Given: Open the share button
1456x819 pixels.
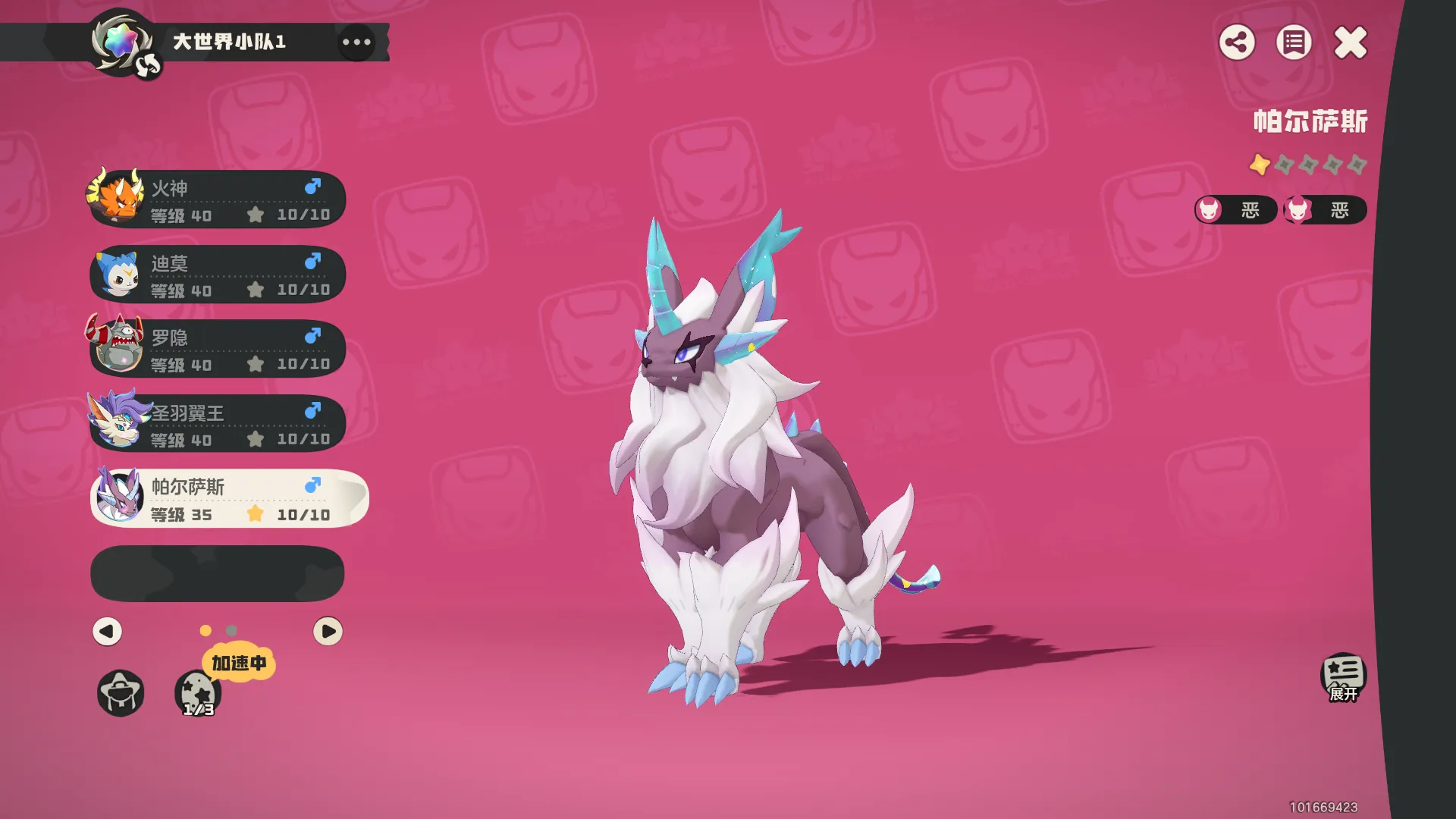Looking at the screenshot, I should click(x=1237, y=42).
